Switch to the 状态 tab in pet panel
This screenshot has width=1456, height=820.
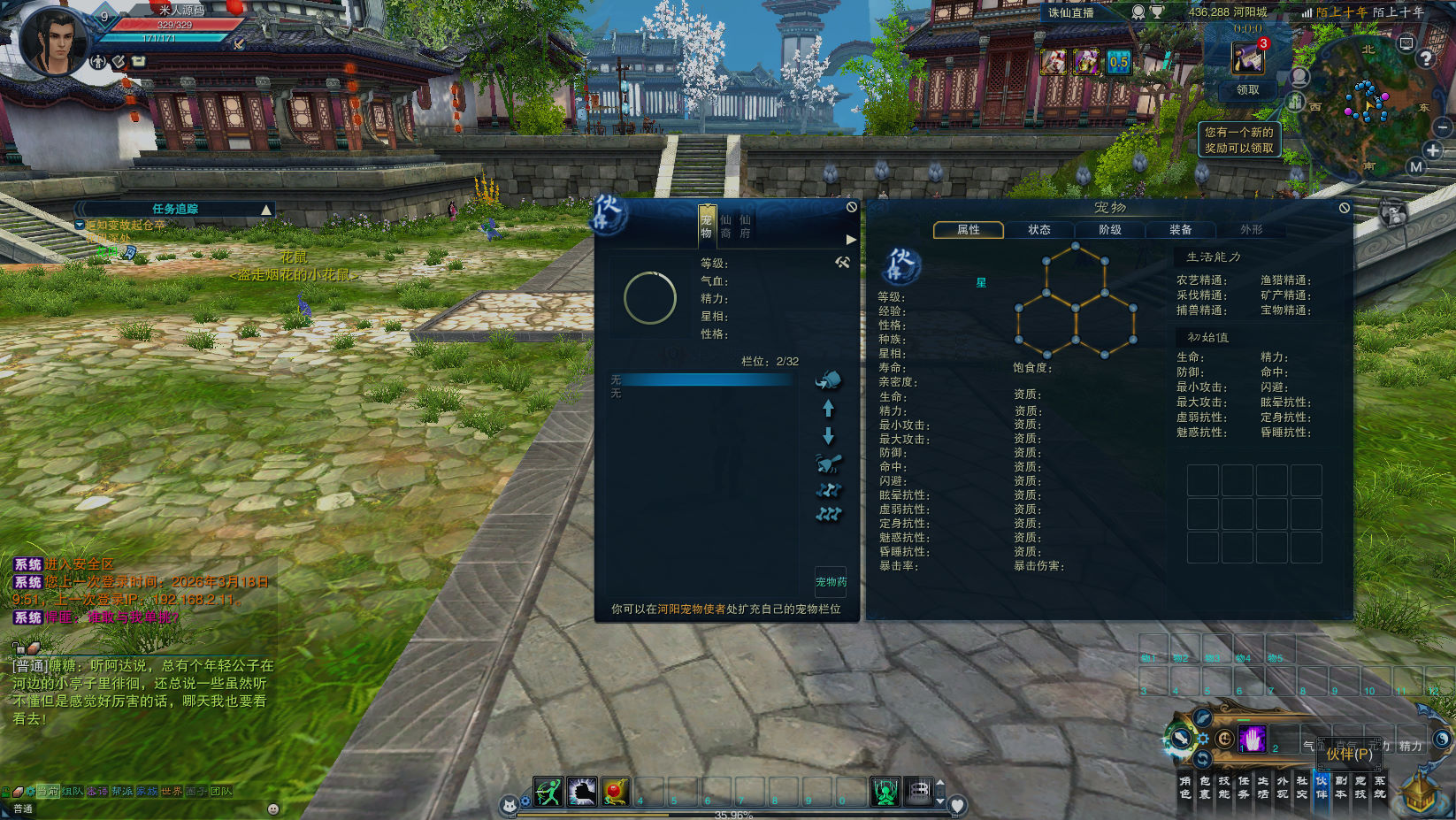(x=1038, y=230)
